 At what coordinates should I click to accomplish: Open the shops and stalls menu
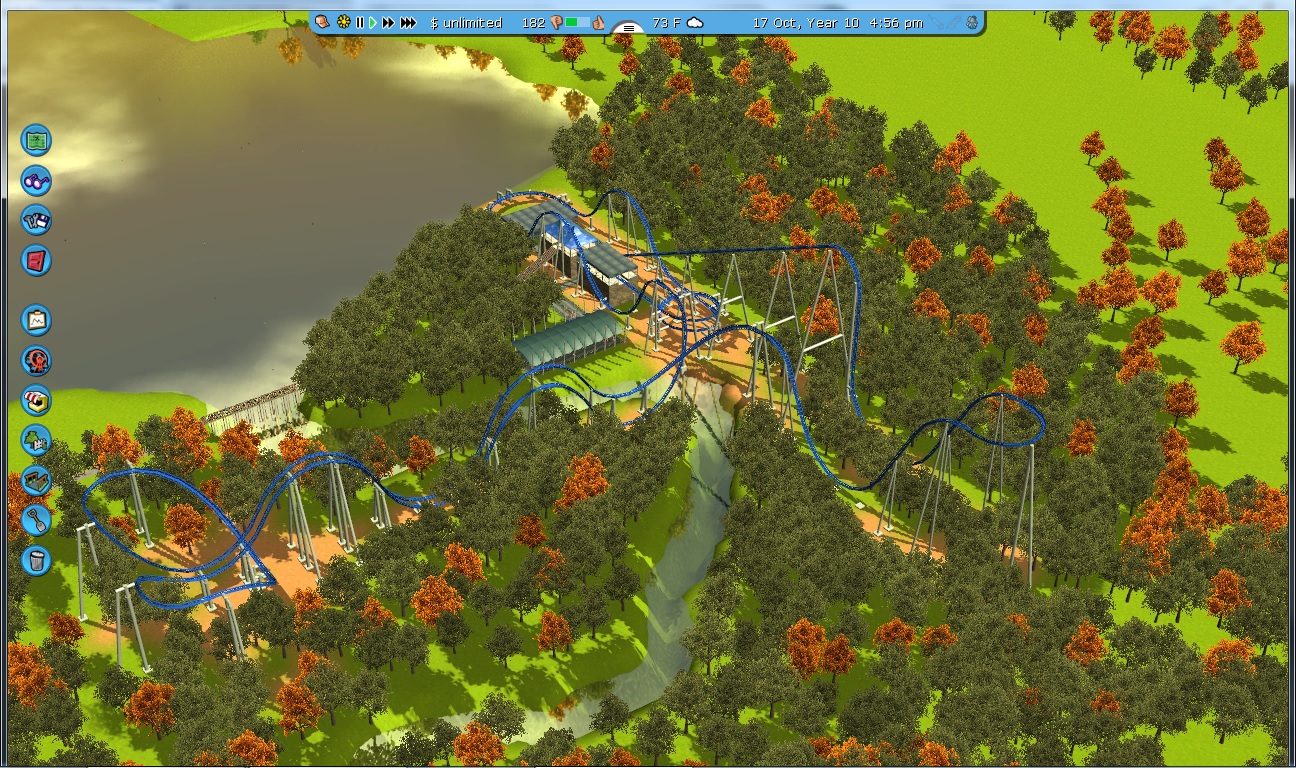click(36, 400)
